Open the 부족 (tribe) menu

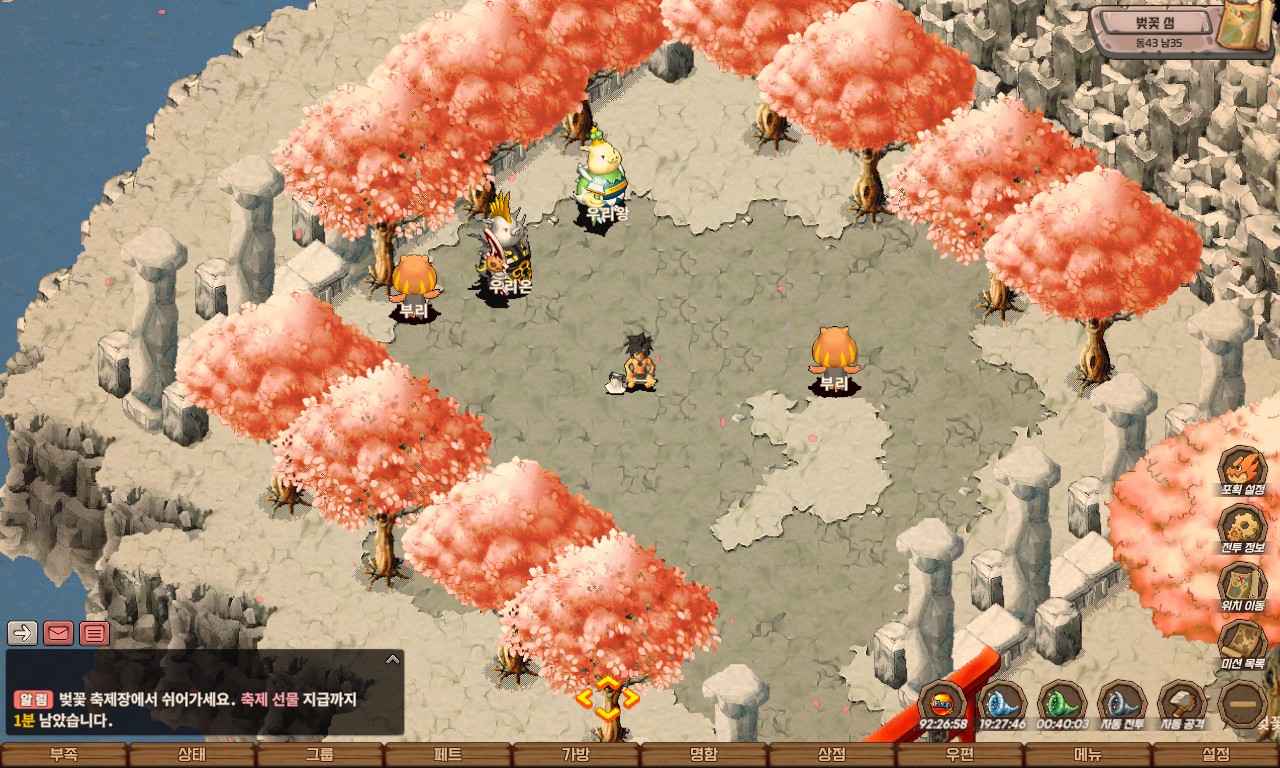click(x=64, y=755)
